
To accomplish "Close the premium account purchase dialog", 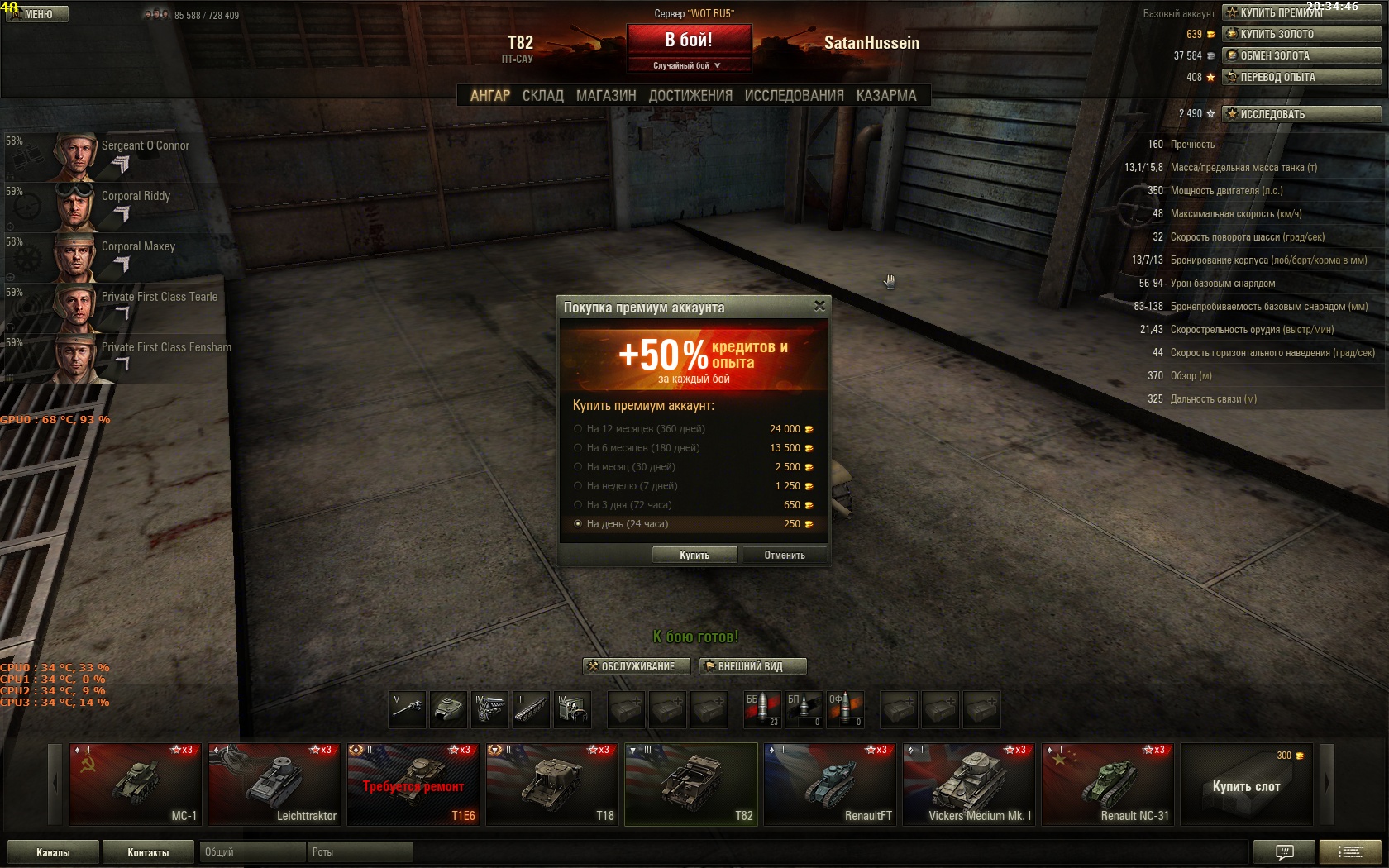I will pyautogui.click(x=819, y=306).
